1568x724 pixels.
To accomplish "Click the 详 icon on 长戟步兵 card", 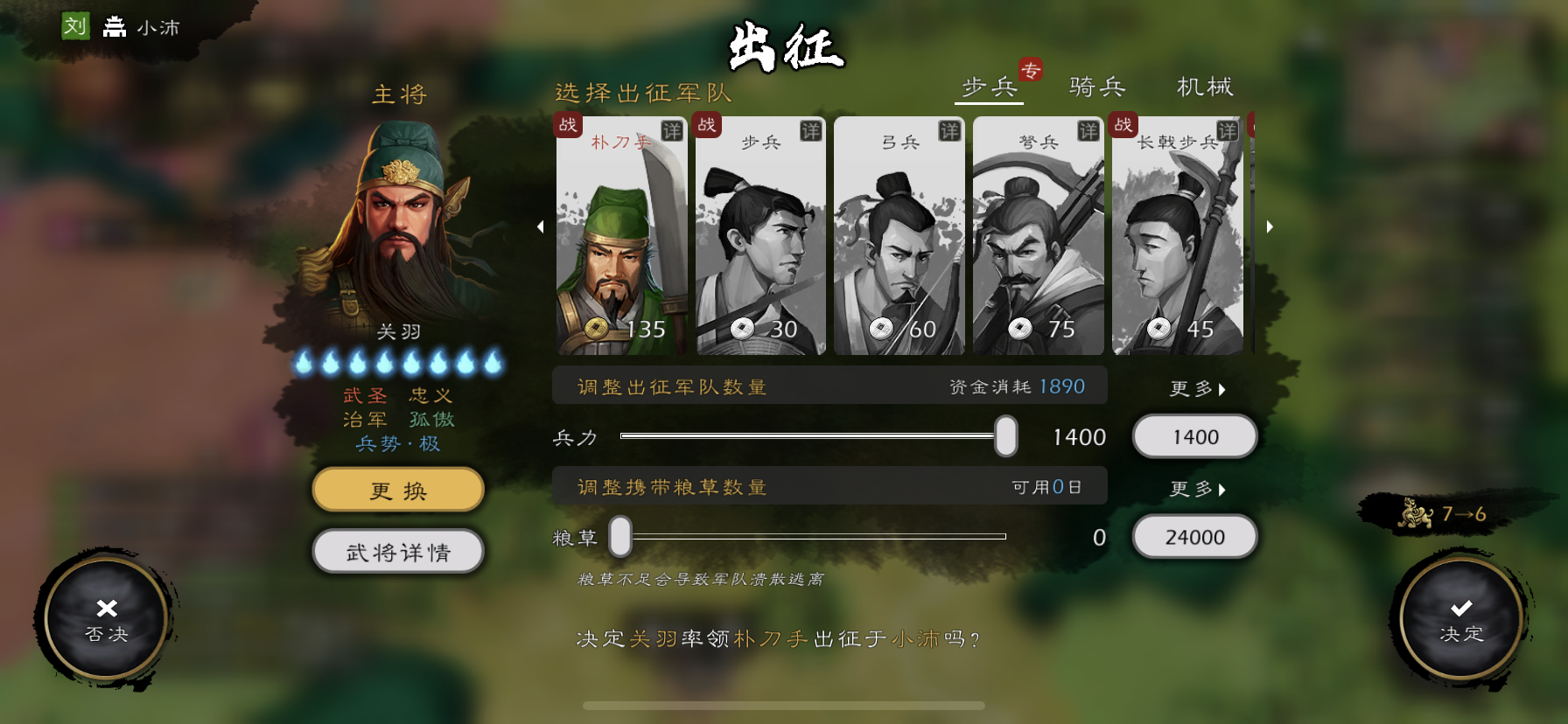I will click(1229, 128).
